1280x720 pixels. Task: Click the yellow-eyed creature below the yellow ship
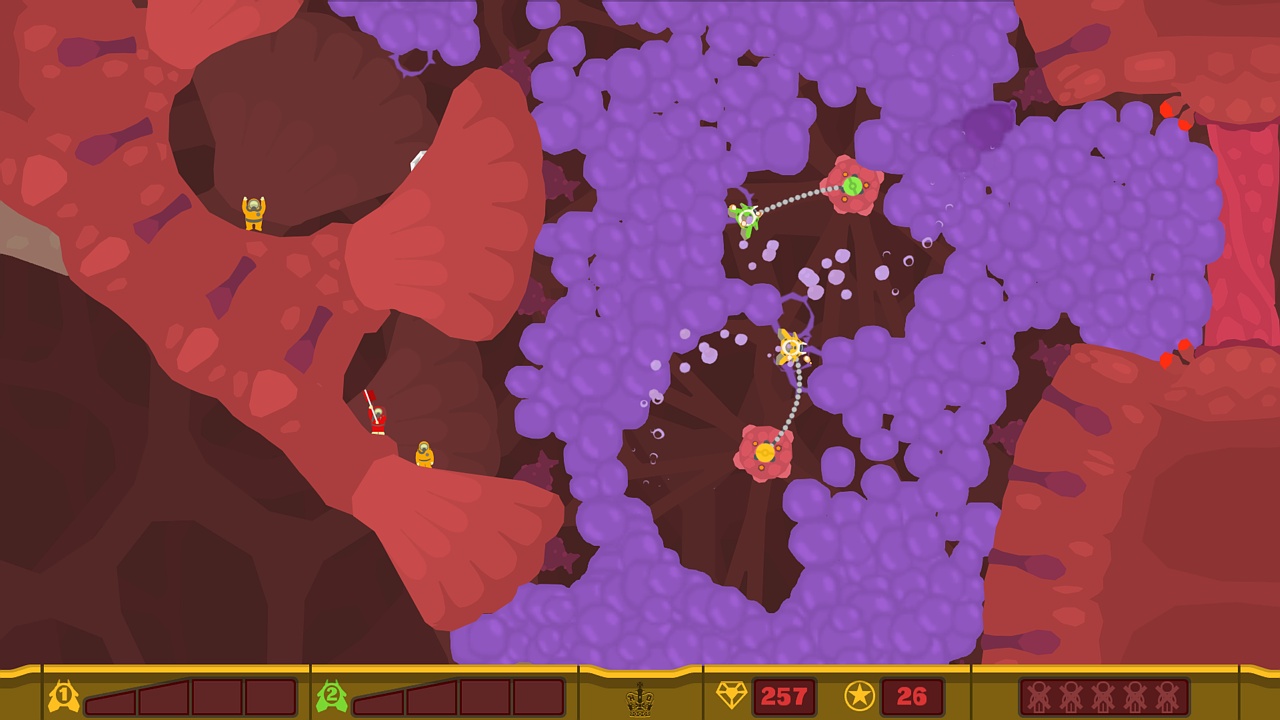tap(764, 453)
